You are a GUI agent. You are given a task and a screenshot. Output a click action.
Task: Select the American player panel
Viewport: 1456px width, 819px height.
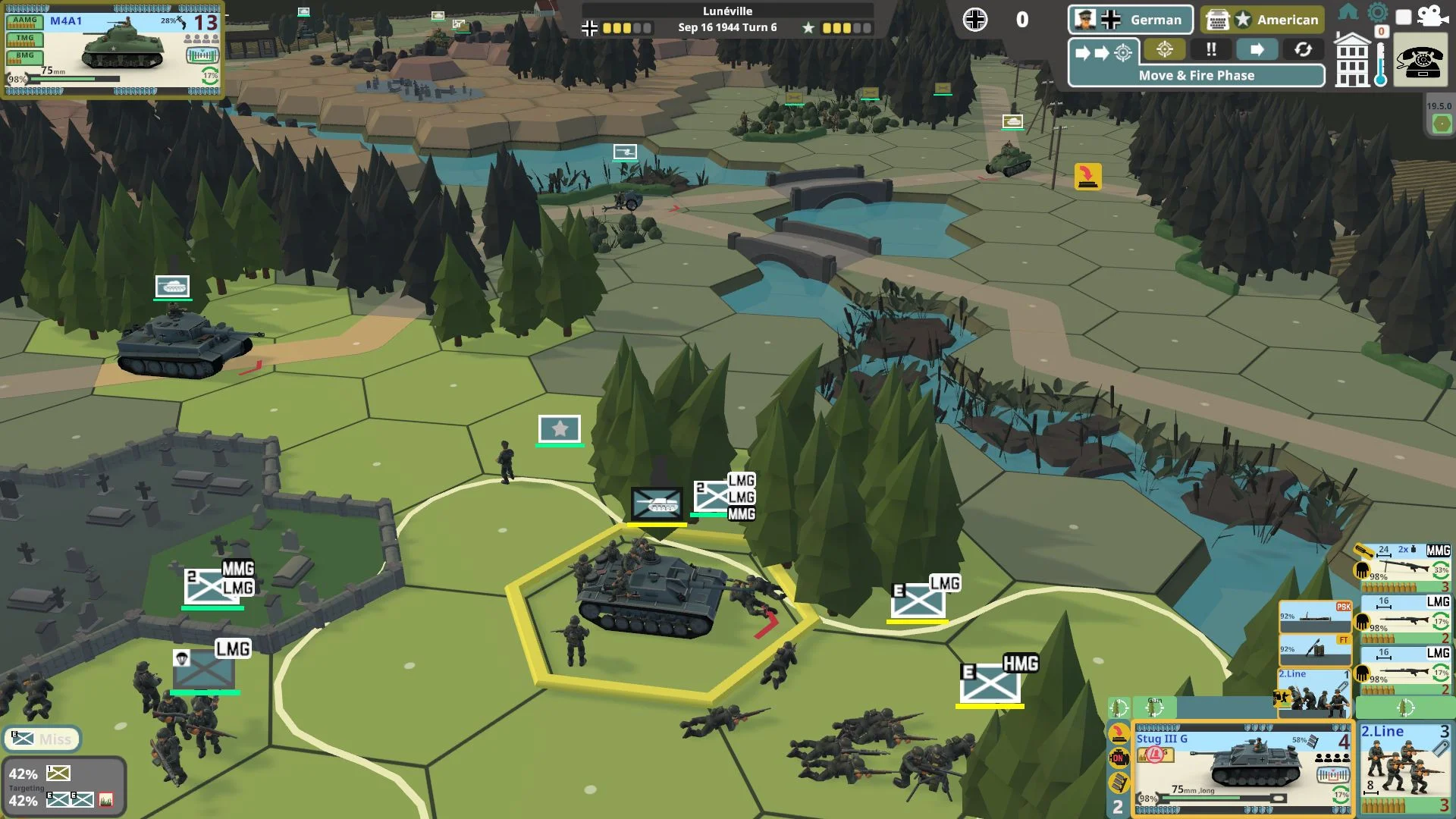1262,20
